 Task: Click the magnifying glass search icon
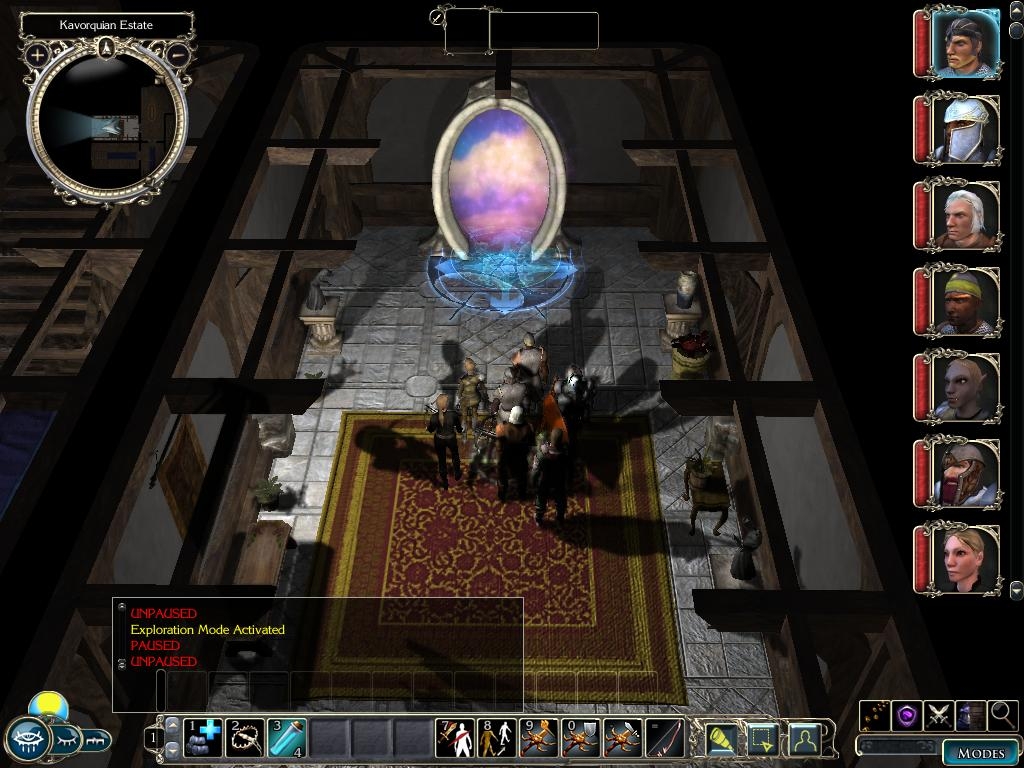pos(1002,715)
